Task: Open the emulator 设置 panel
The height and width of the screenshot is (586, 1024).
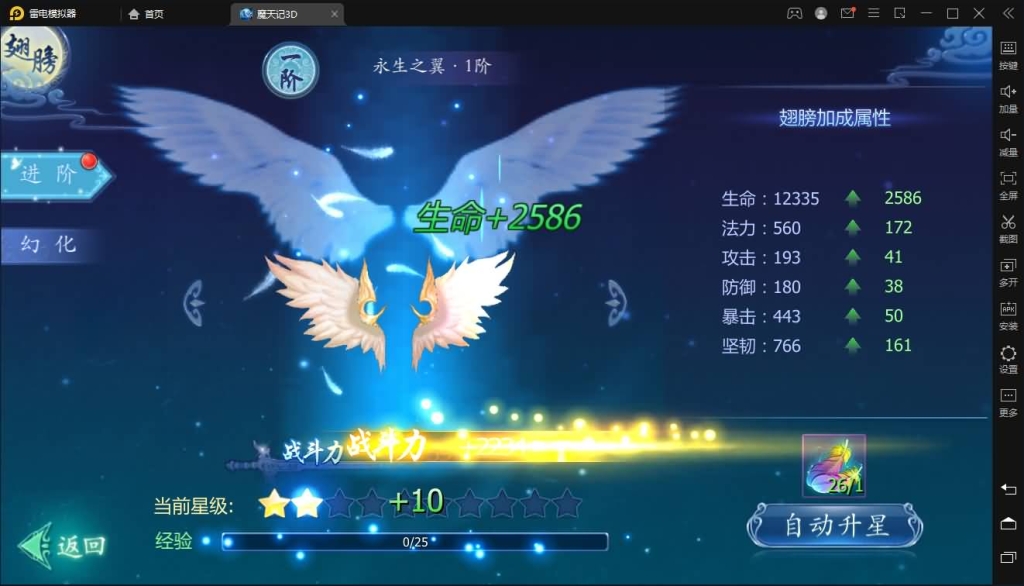Action: point(1008,358)
